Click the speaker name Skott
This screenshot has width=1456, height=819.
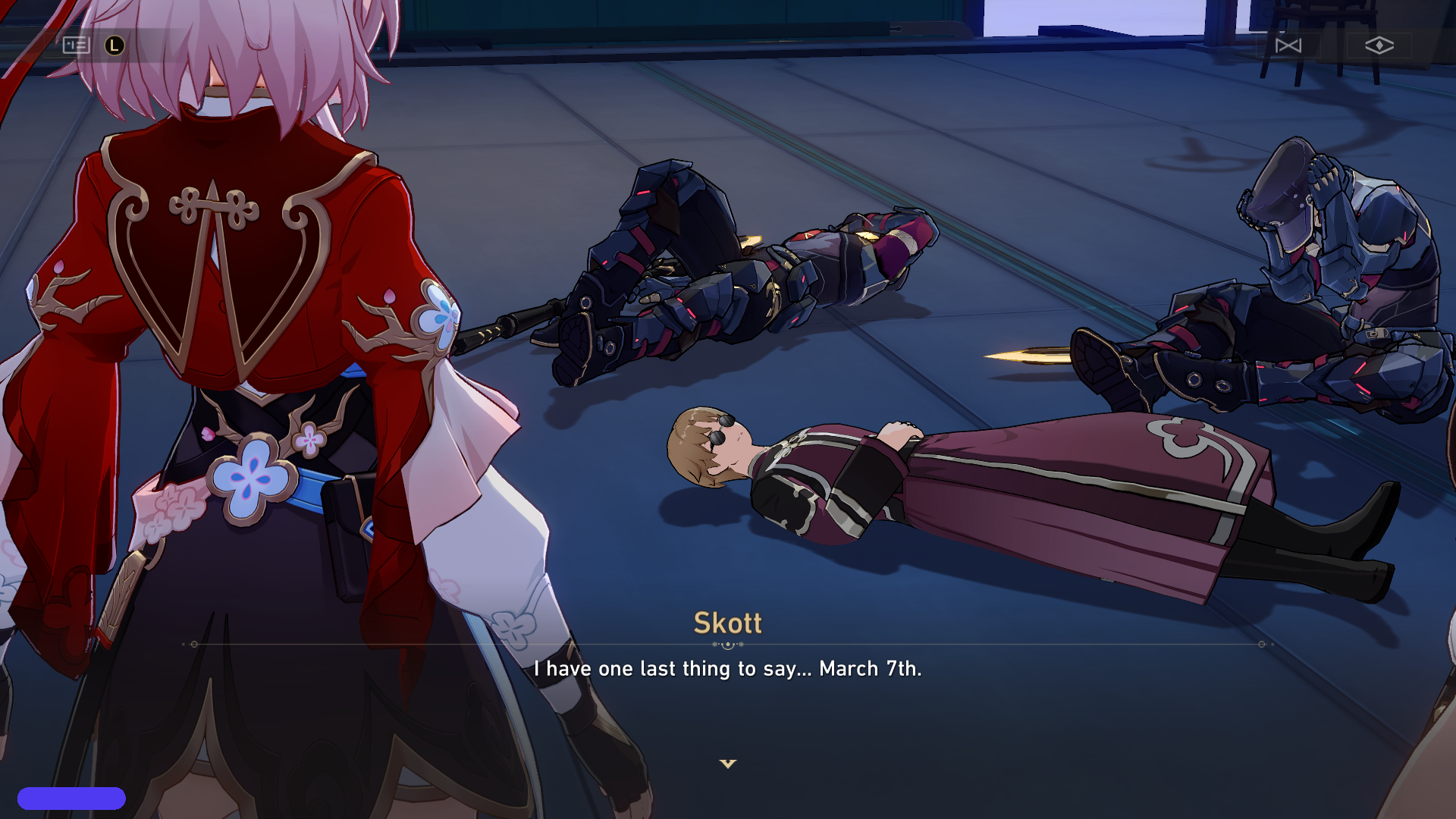click(x=727, y=624)
